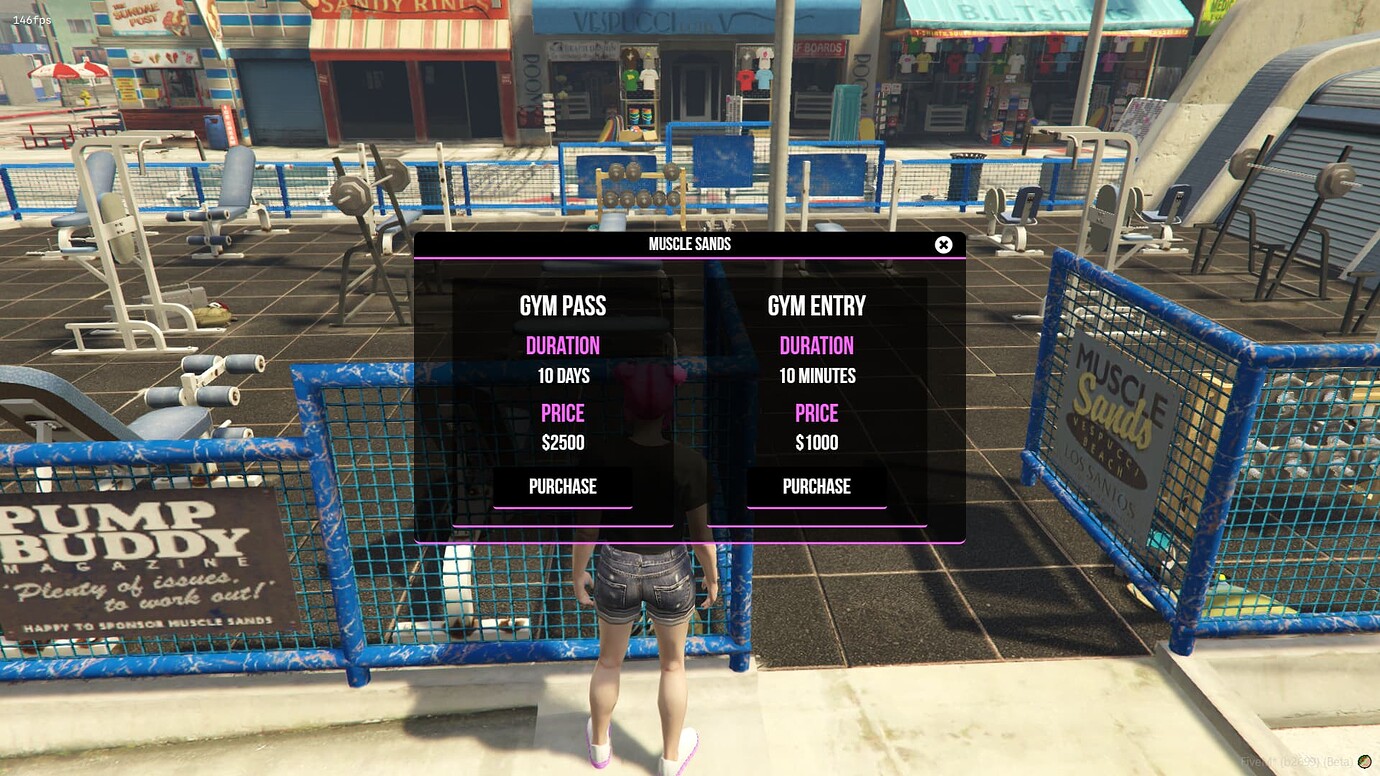Purchase the 10-day Gym Pass
Viewport: 1380px width, 776px height.
click(x=562, y=487)
